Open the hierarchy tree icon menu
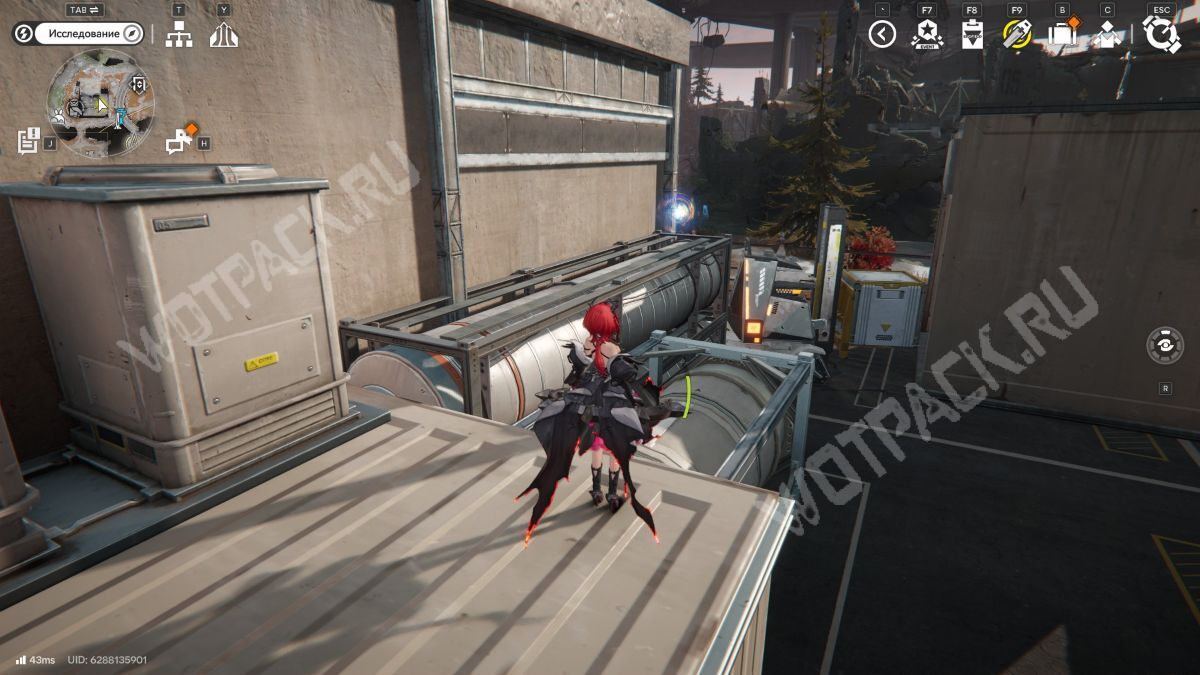This screenshot has width=1200, height=675. pyautogui.click(x=179, y=35)
